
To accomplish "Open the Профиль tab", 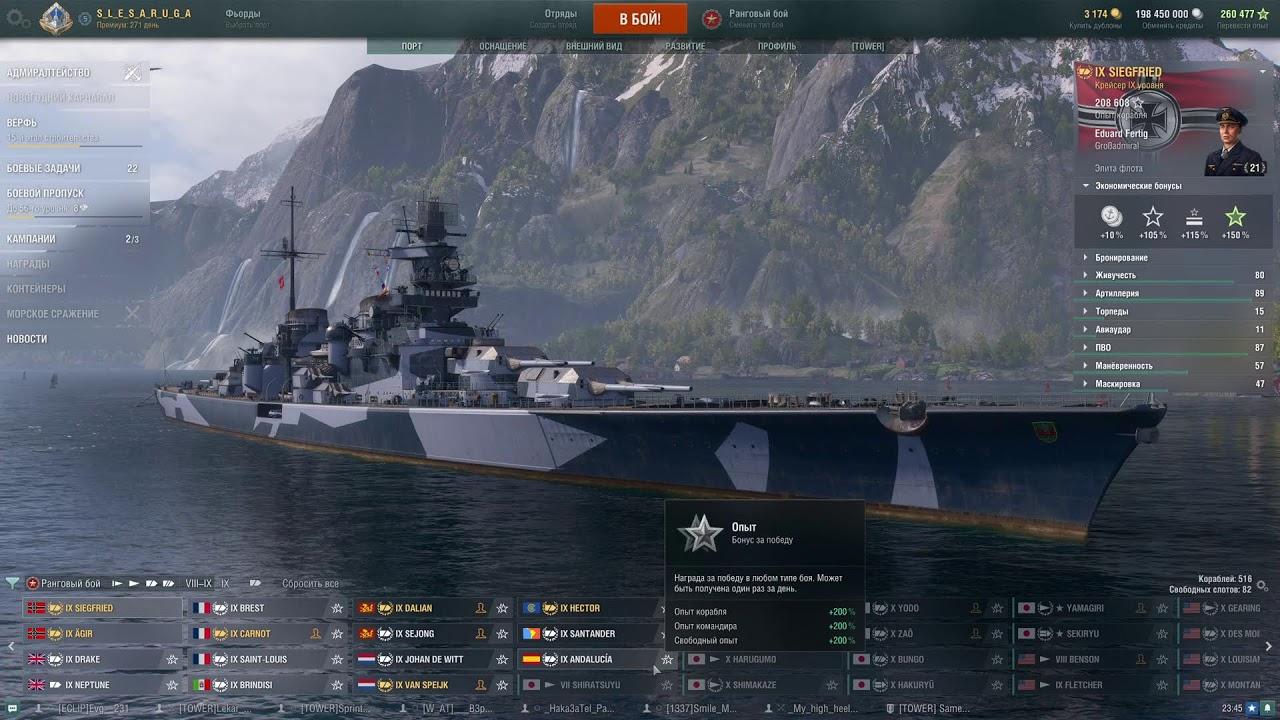I will pyautogui.click(x=776, y=47).
